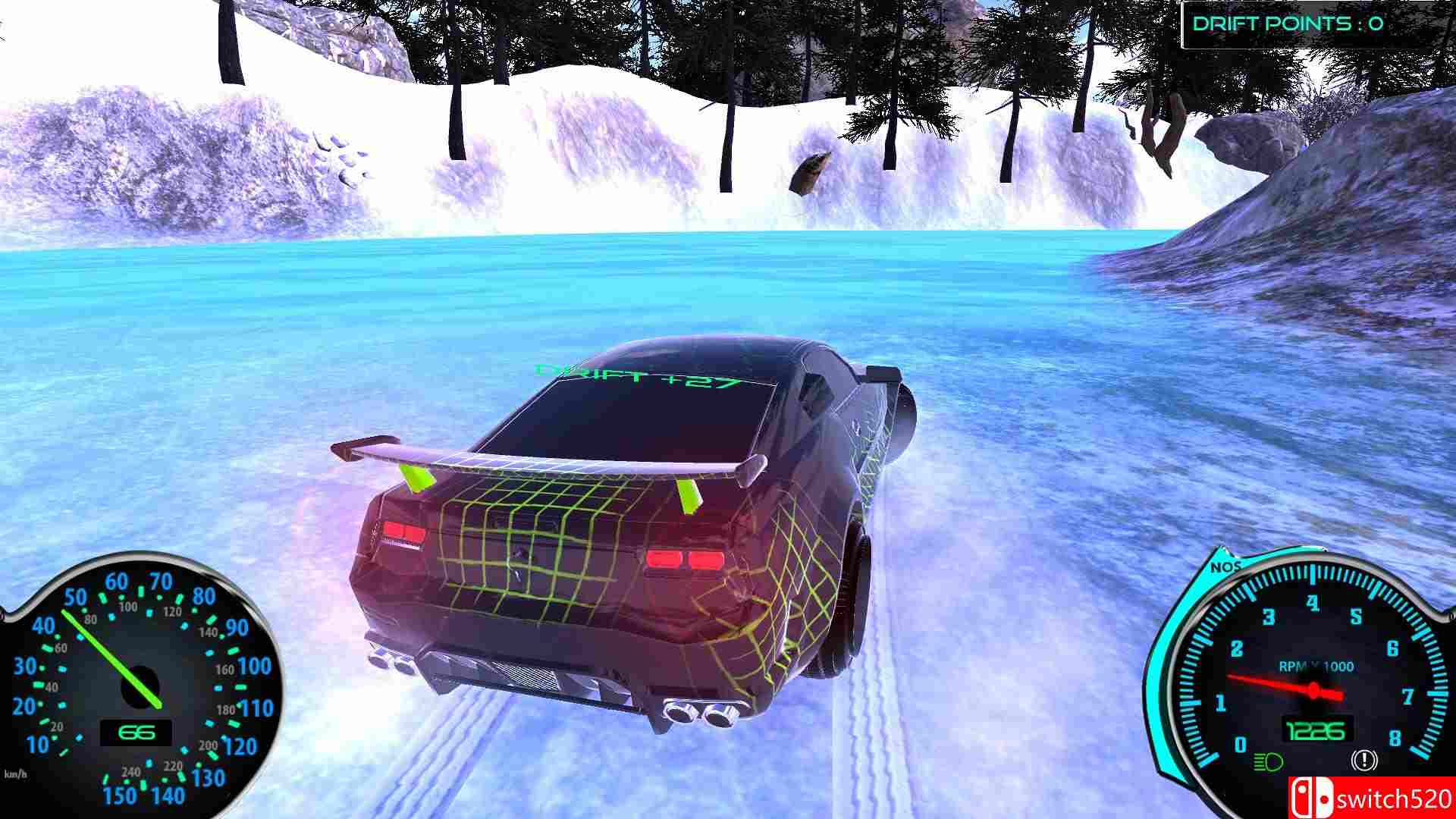Click the RPM X 1000 label

1317,666
